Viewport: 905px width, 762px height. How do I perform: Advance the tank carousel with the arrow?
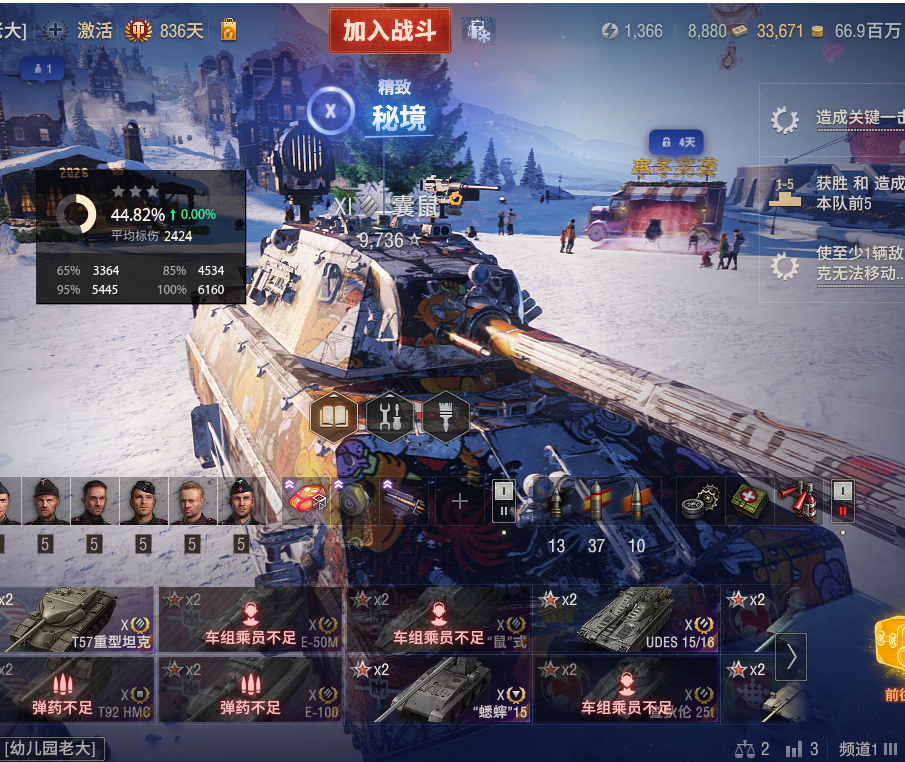791,657
